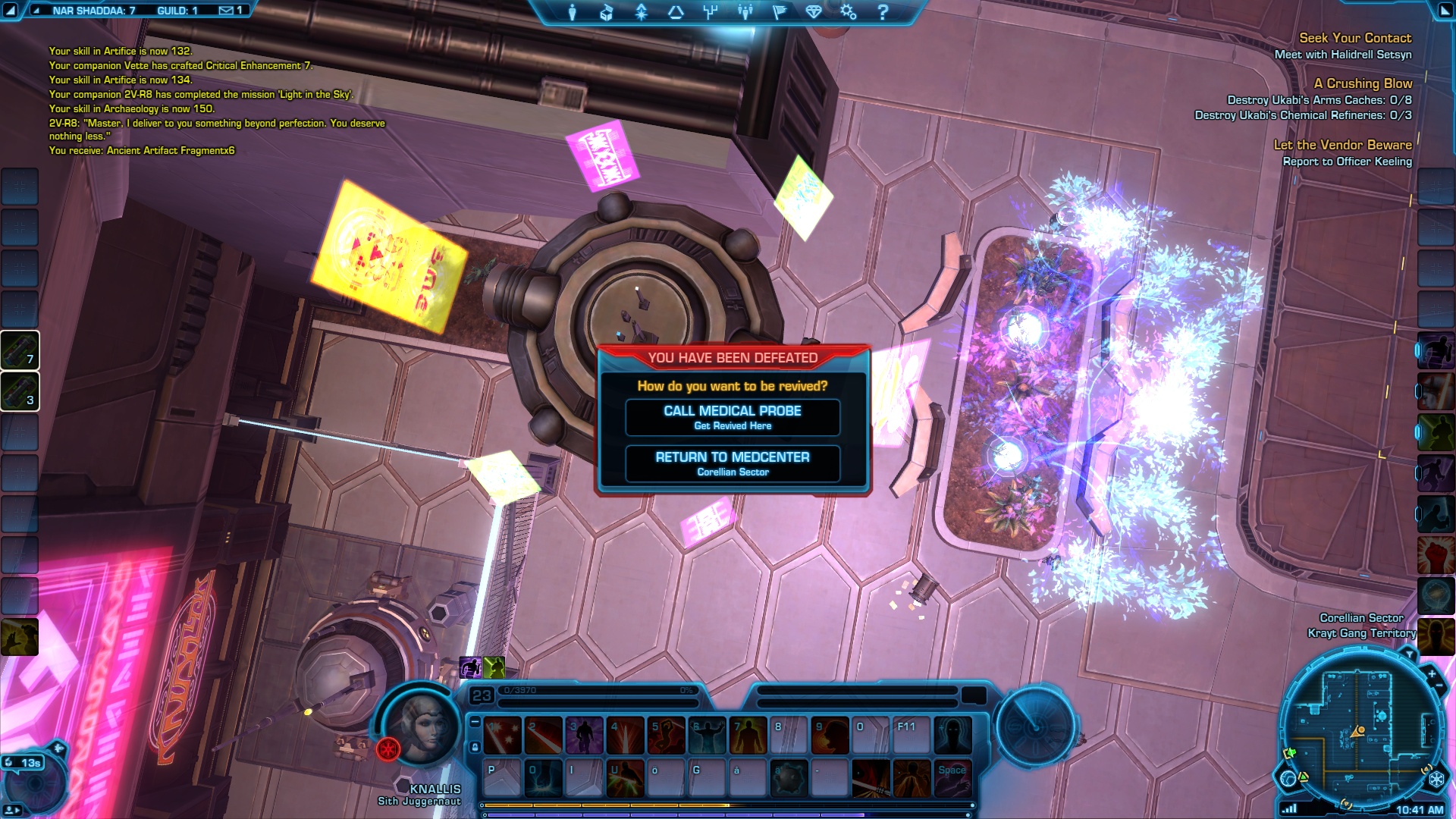1456x819 pixels.
Task: Open the social group icon with three figures
Action: click(745, 12)
